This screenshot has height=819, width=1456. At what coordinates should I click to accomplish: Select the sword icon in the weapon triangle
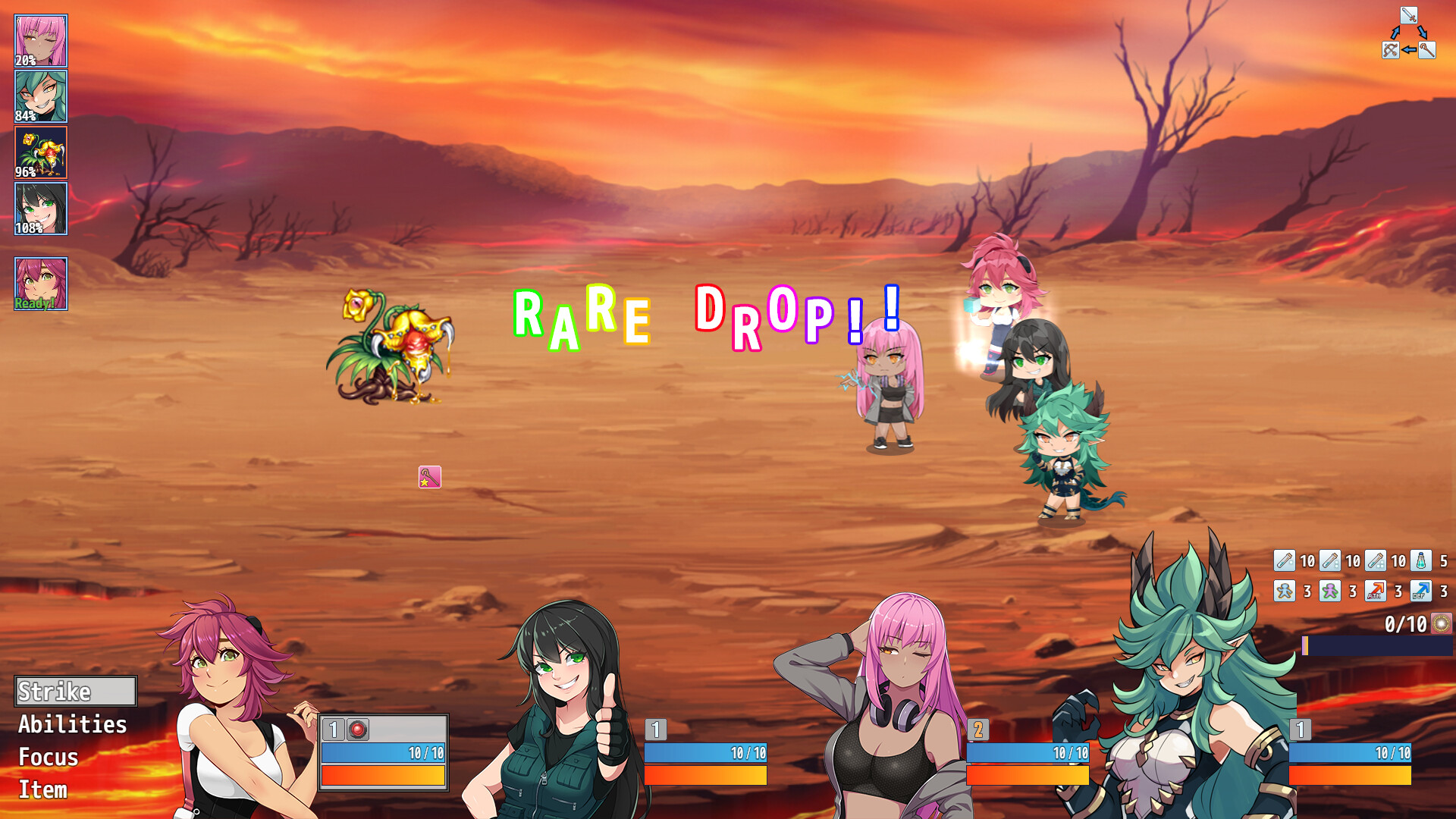(x=1409, y=15)
